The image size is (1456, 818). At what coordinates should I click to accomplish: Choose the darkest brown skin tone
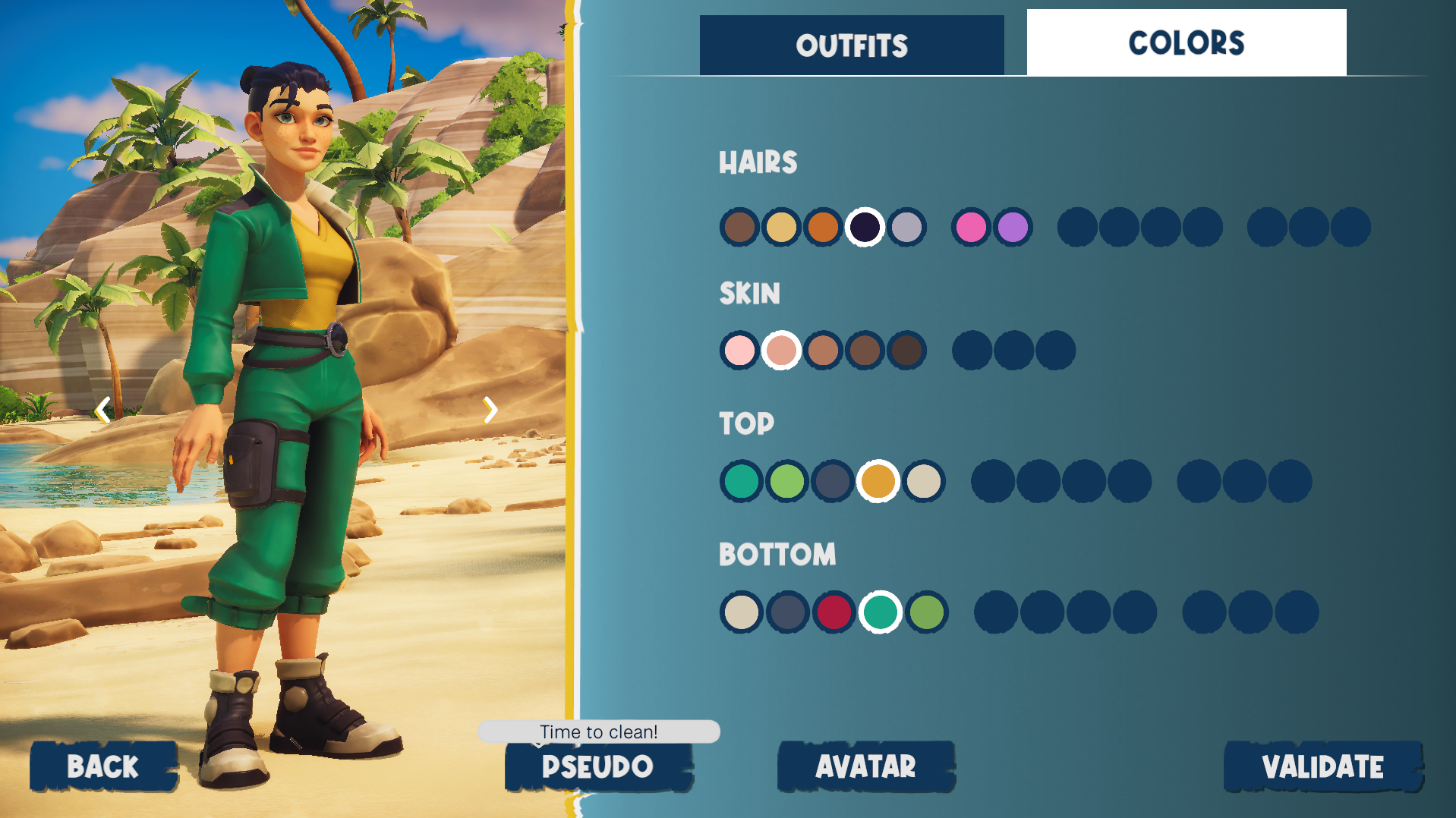click(x=906, y=351)
